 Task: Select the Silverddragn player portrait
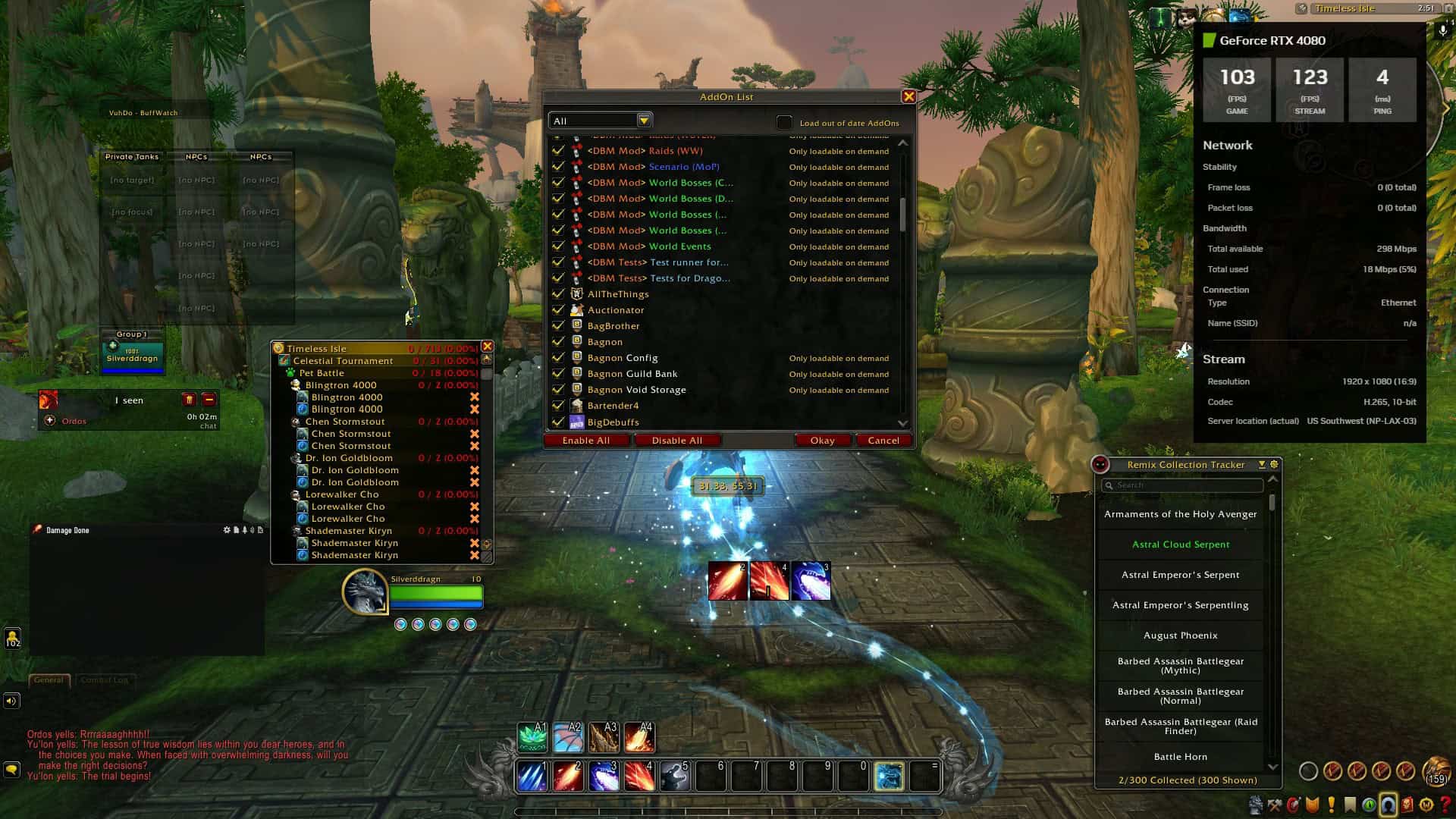(x=366, y=591)
